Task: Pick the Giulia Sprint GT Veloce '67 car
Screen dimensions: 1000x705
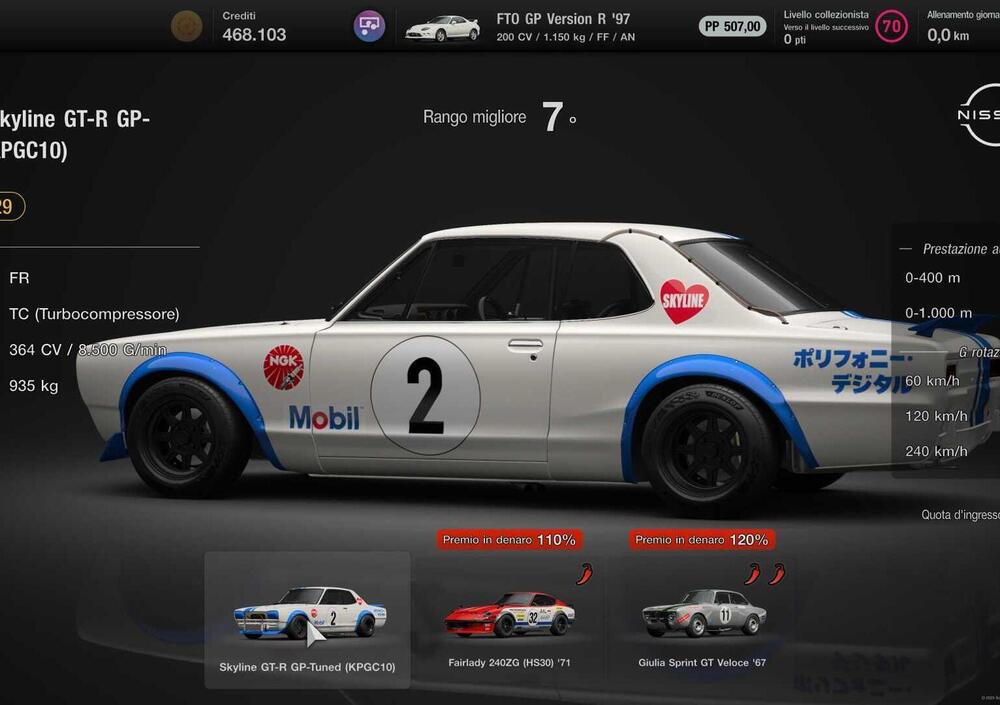Action: tap(704, 618)
